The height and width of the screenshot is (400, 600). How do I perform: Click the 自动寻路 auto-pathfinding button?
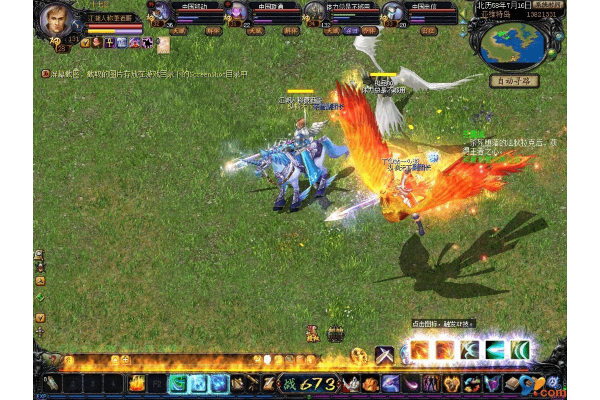click(x=514, y=81)
